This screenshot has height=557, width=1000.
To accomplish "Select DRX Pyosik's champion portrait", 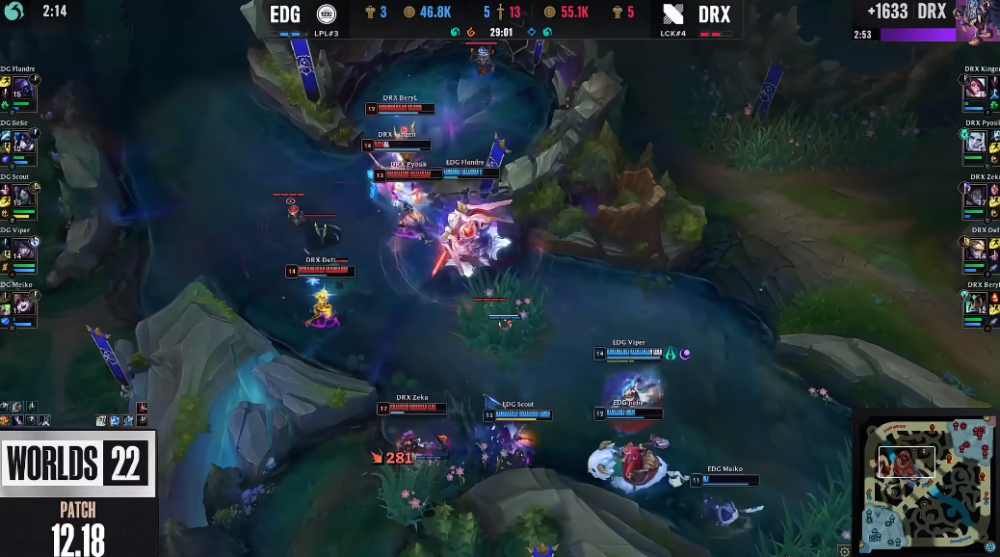I will 976,144.
